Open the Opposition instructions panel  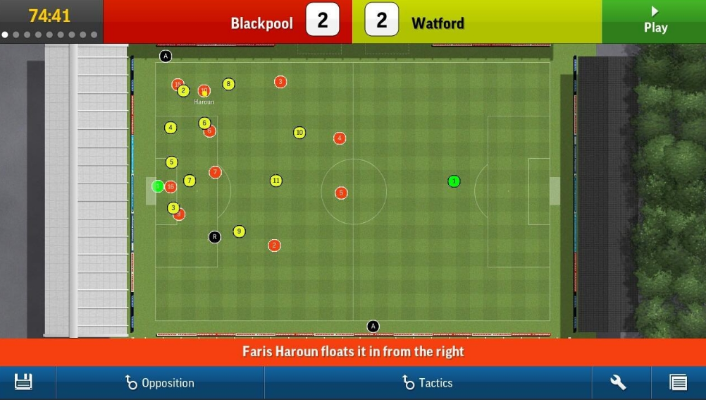[x=160, y=382]
